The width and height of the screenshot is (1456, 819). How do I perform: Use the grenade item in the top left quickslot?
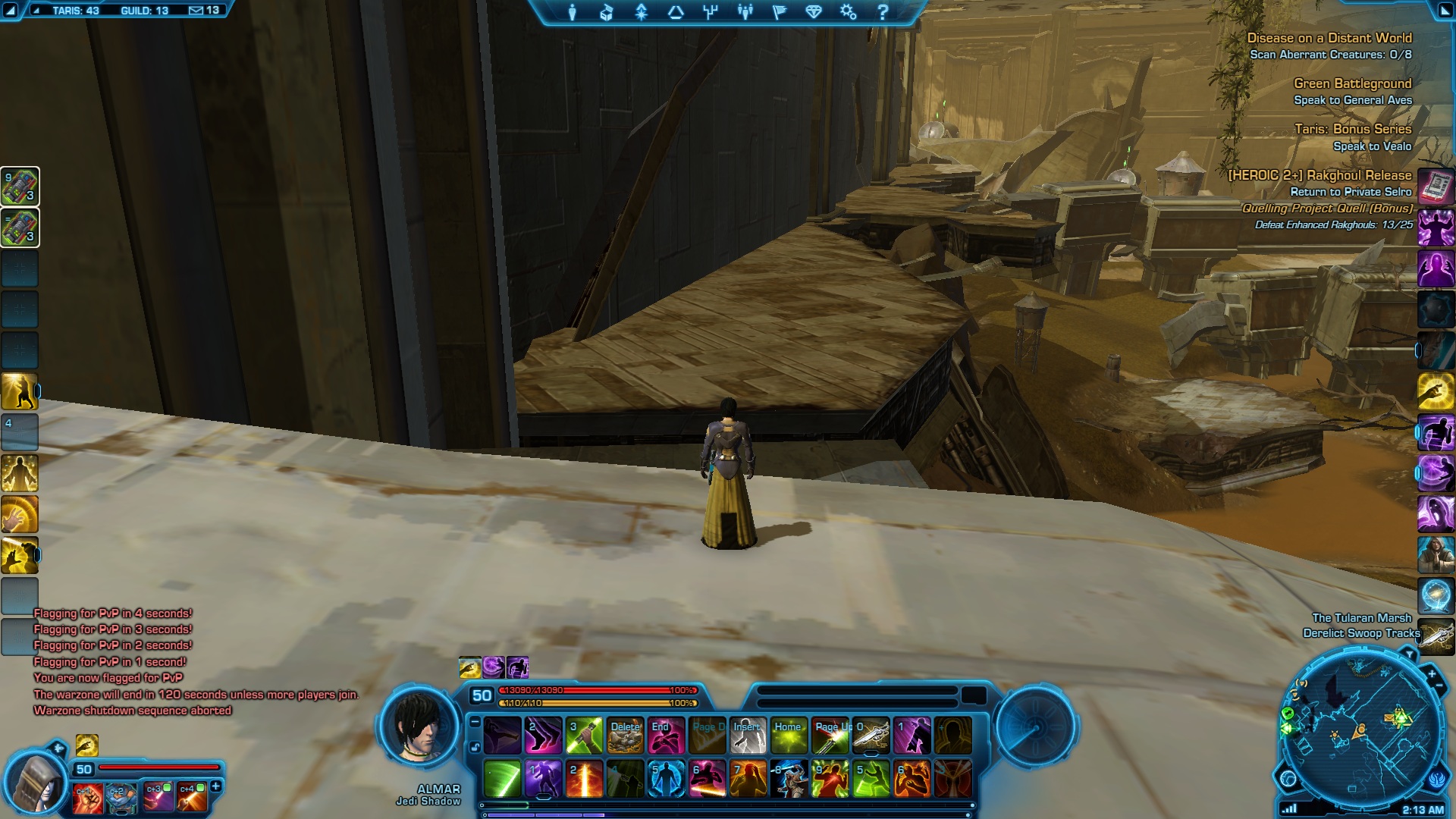pyautogui.click(x=20, y=187)
